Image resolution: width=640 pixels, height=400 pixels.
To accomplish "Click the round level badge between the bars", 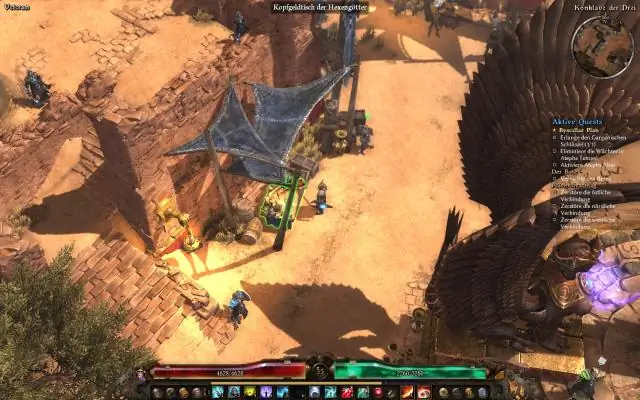I will pyautogui.click(x=319, y=370).
